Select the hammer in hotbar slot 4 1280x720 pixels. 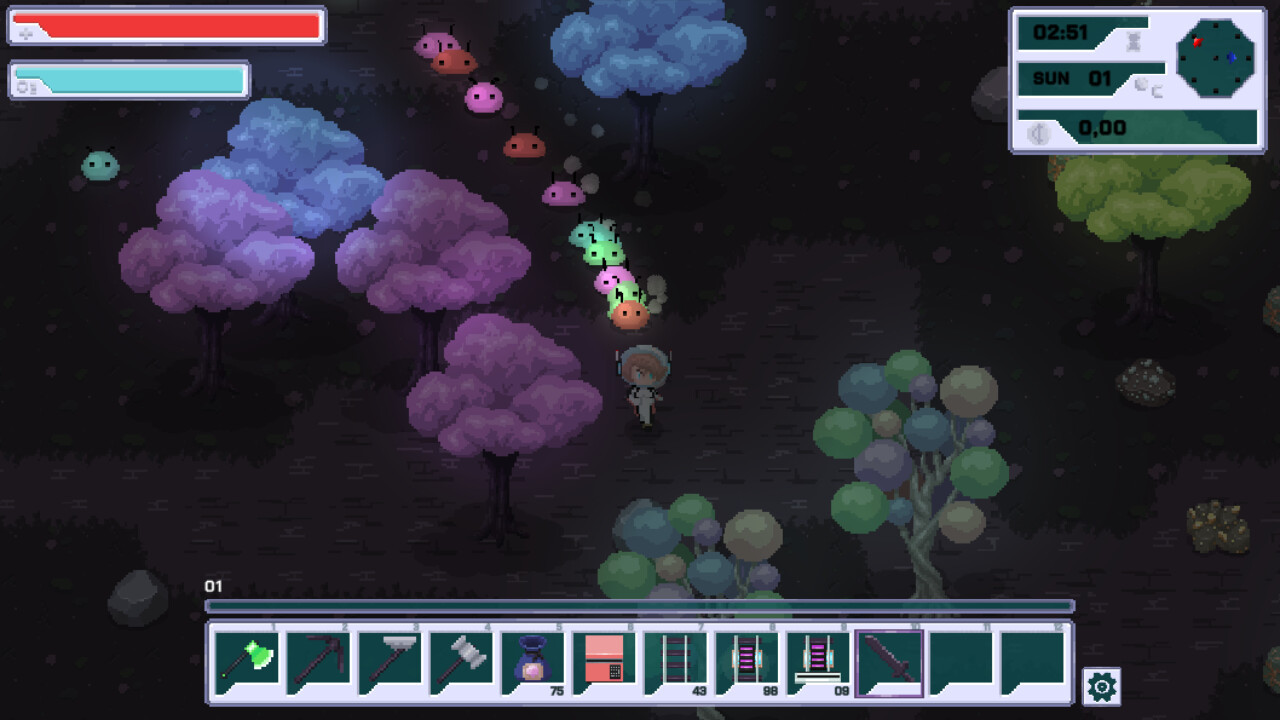[462, 660]
